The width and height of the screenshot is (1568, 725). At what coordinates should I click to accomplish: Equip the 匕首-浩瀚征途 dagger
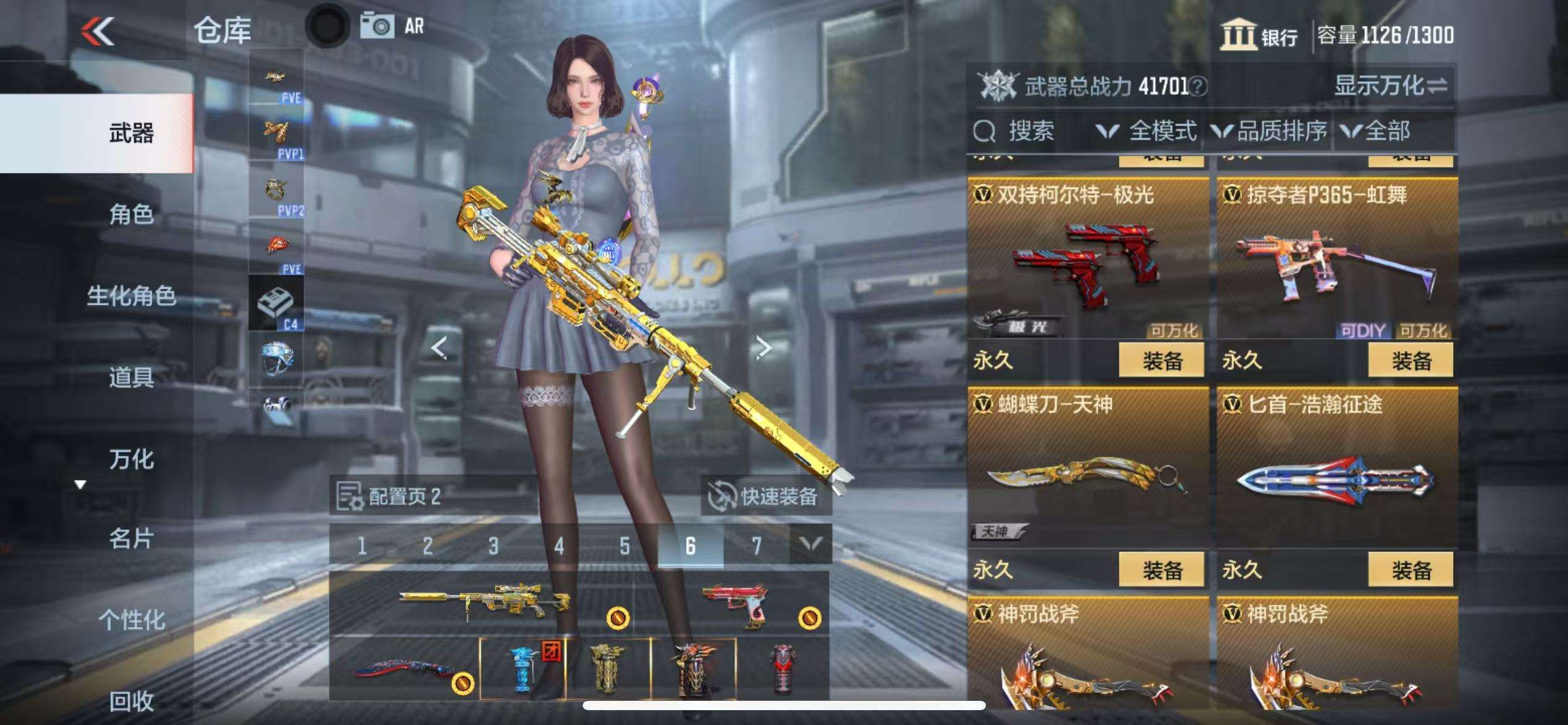[1410, 569]
